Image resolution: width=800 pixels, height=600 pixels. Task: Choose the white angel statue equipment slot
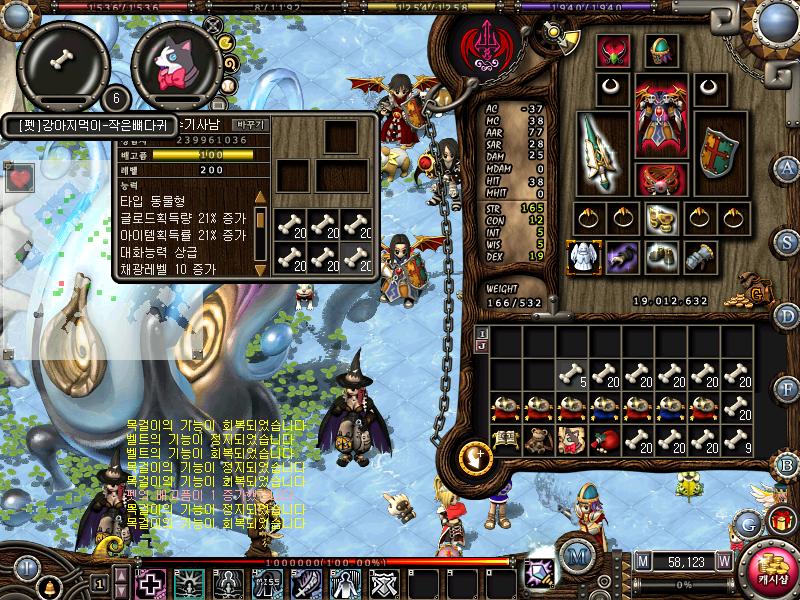[x=583, y=257]
